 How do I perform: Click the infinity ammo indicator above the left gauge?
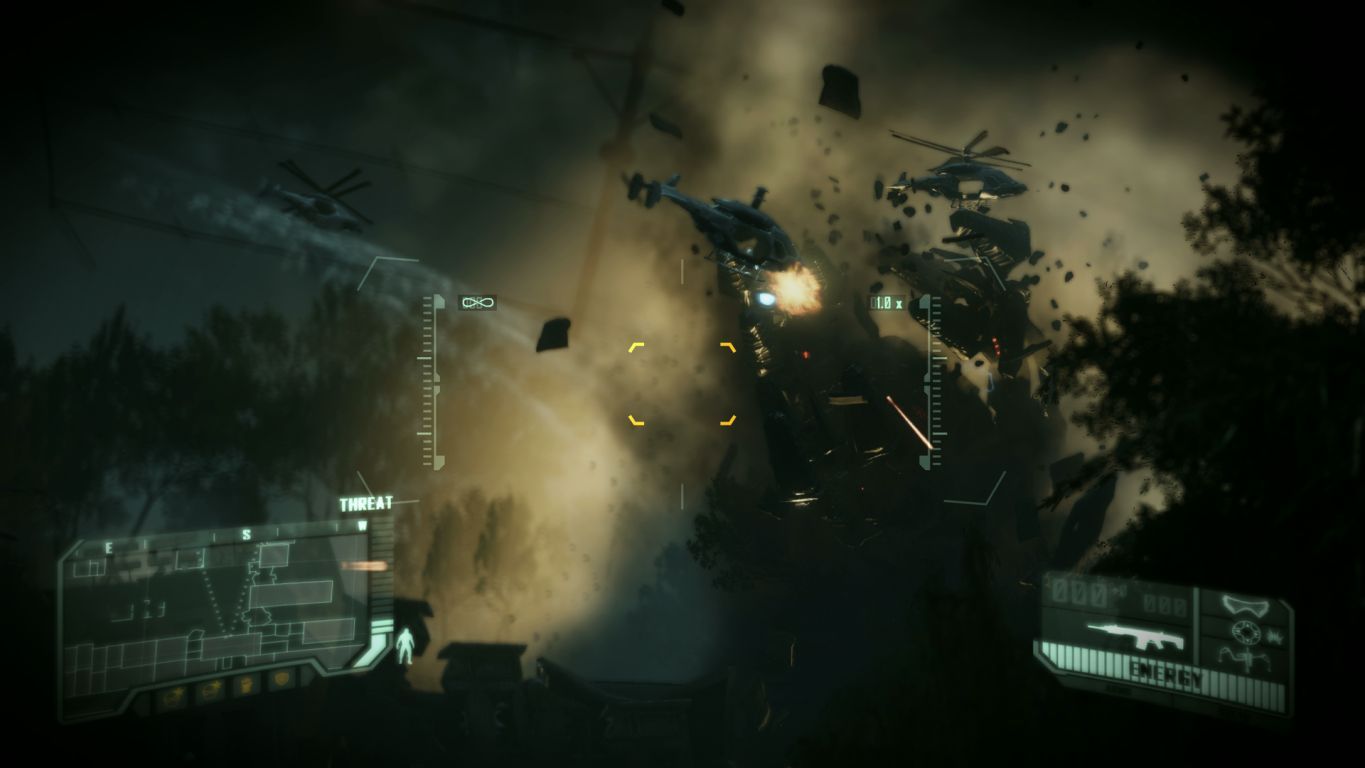coord(477,301)
